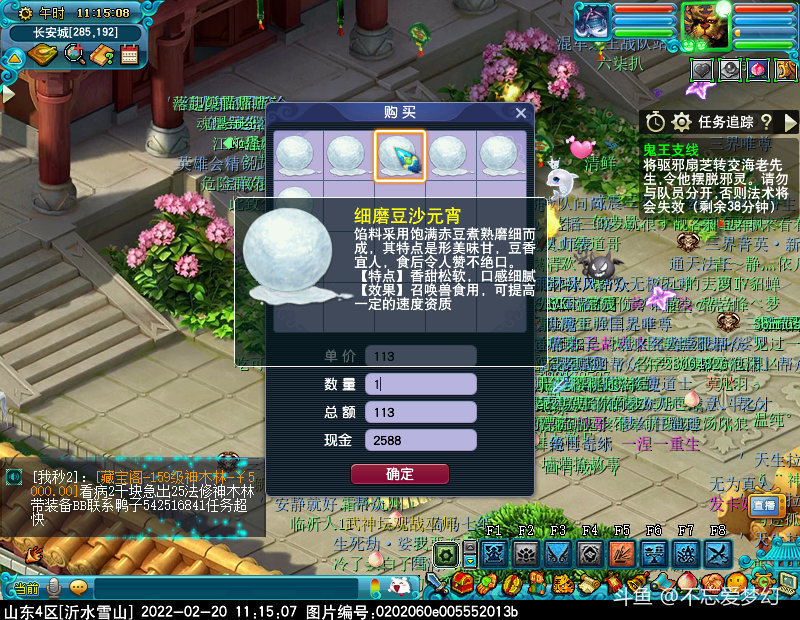Select the highlighted item with the blue gem

[x=400, y=155]
